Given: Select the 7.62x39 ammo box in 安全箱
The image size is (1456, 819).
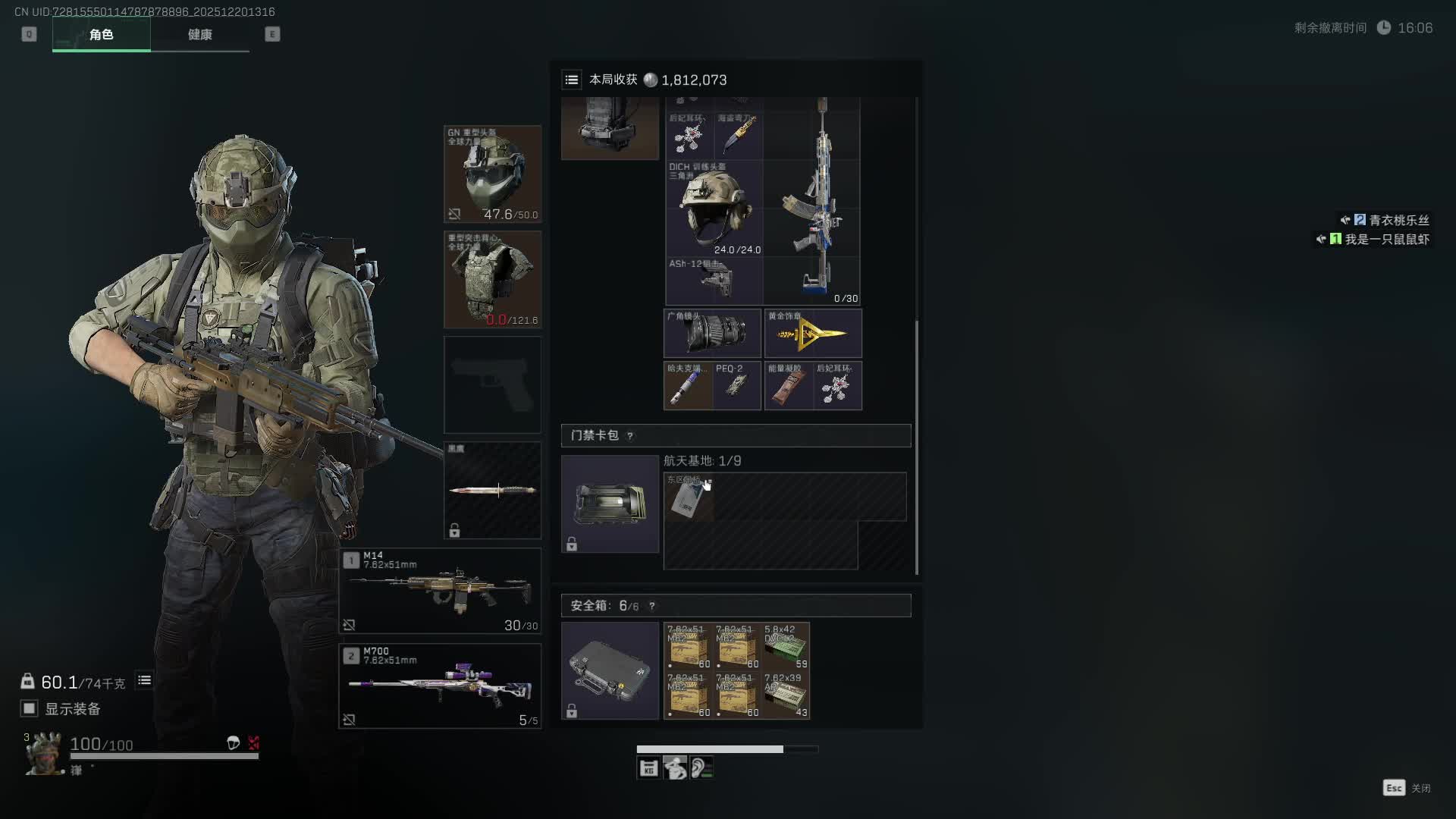Looking at the screenshot, I should click(x=786, y=695).
